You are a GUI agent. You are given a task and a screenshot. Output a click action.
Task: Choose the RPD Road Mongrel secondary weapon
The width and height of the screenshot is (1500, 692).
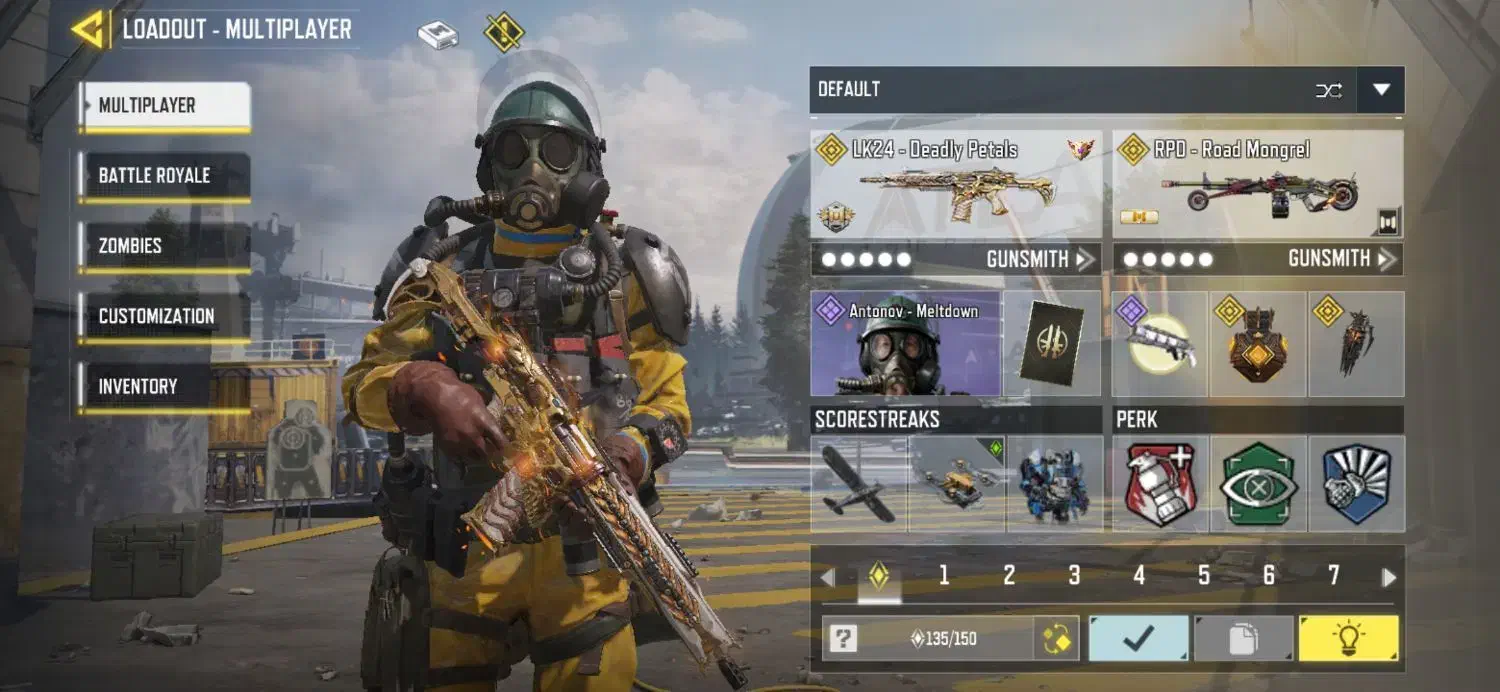[1257, 185]
